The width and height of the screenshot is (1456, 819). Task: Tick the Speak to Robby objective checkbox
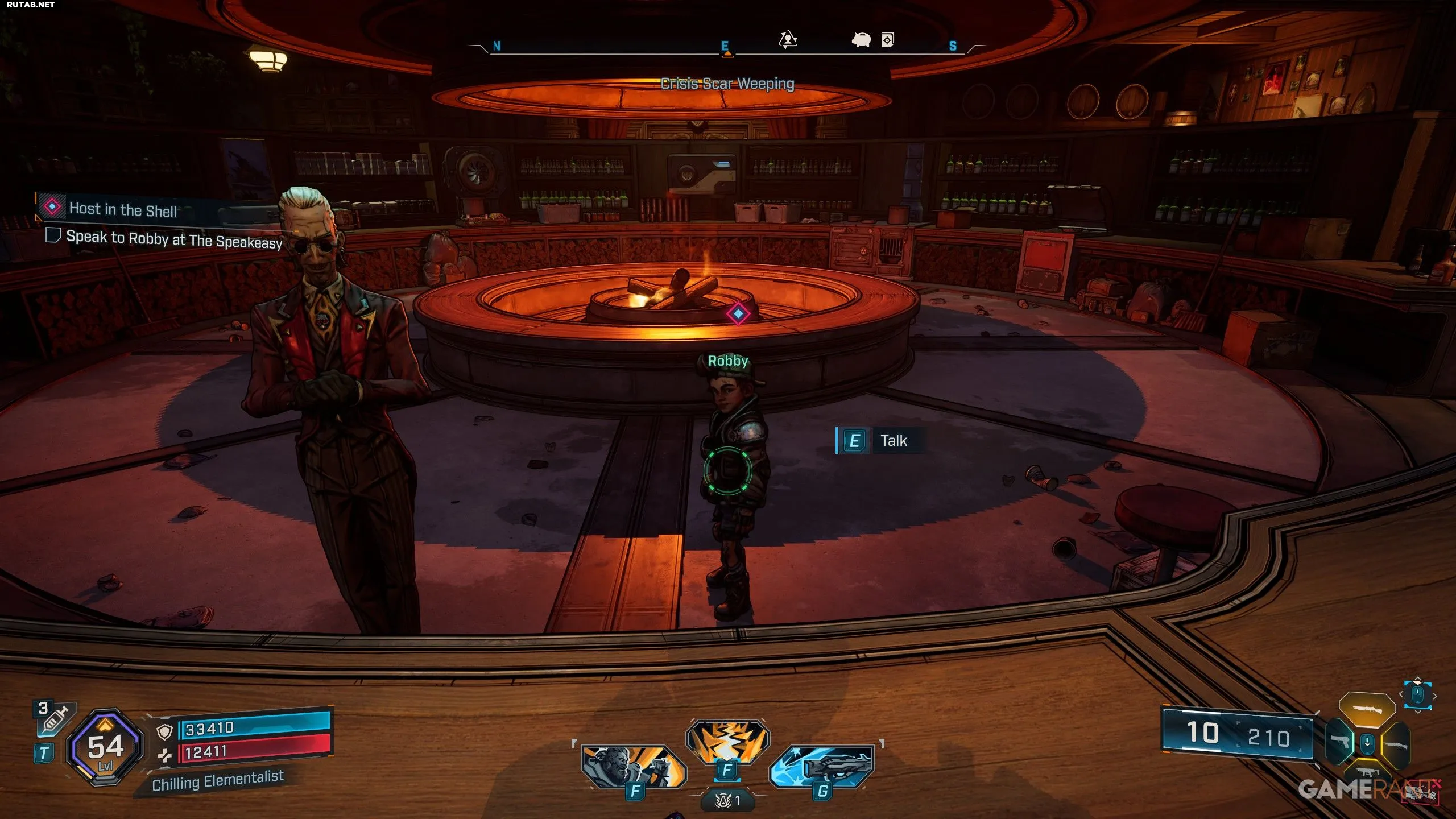(x=53, y=235)
